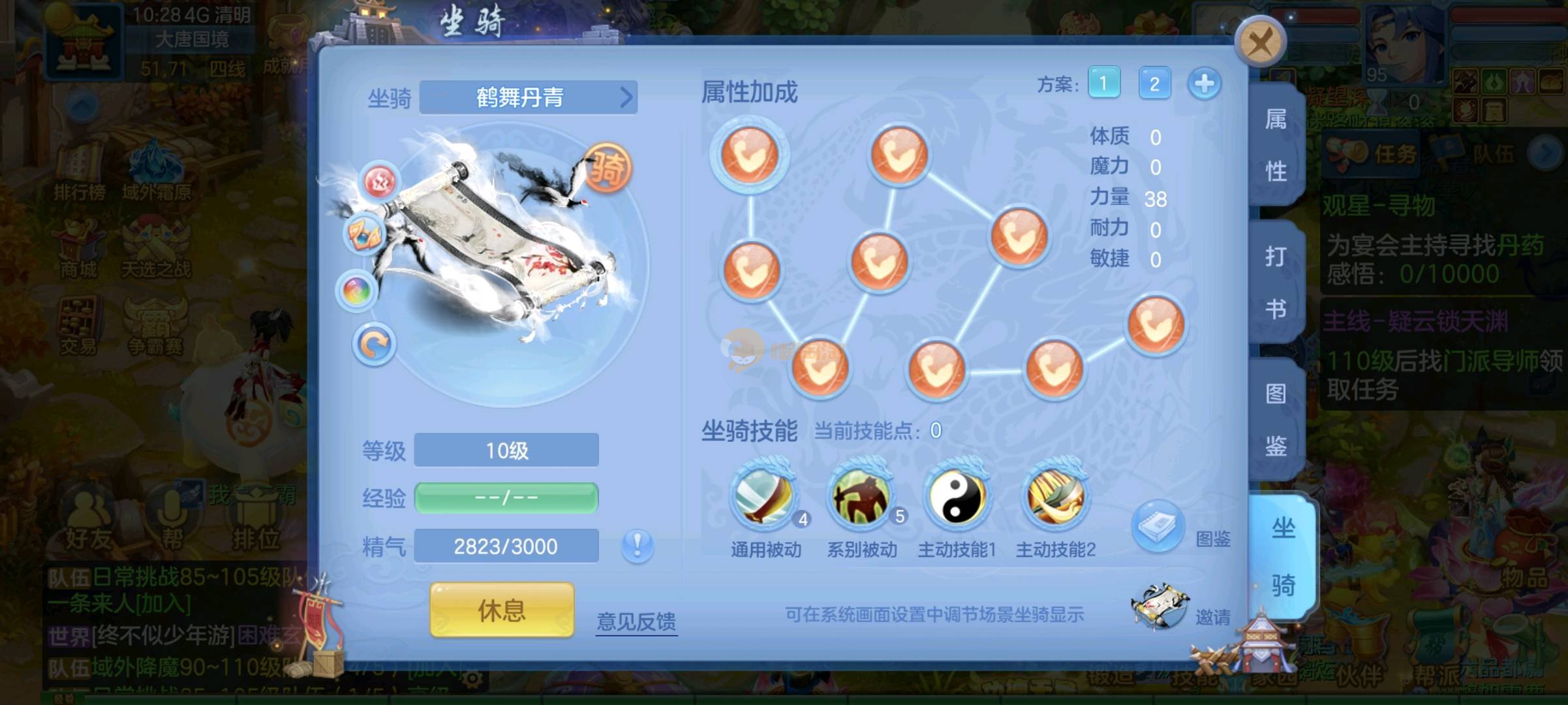The image size is (1568, 705).
Task: Click the yellow 休息 button
Action: coord(502,610)
